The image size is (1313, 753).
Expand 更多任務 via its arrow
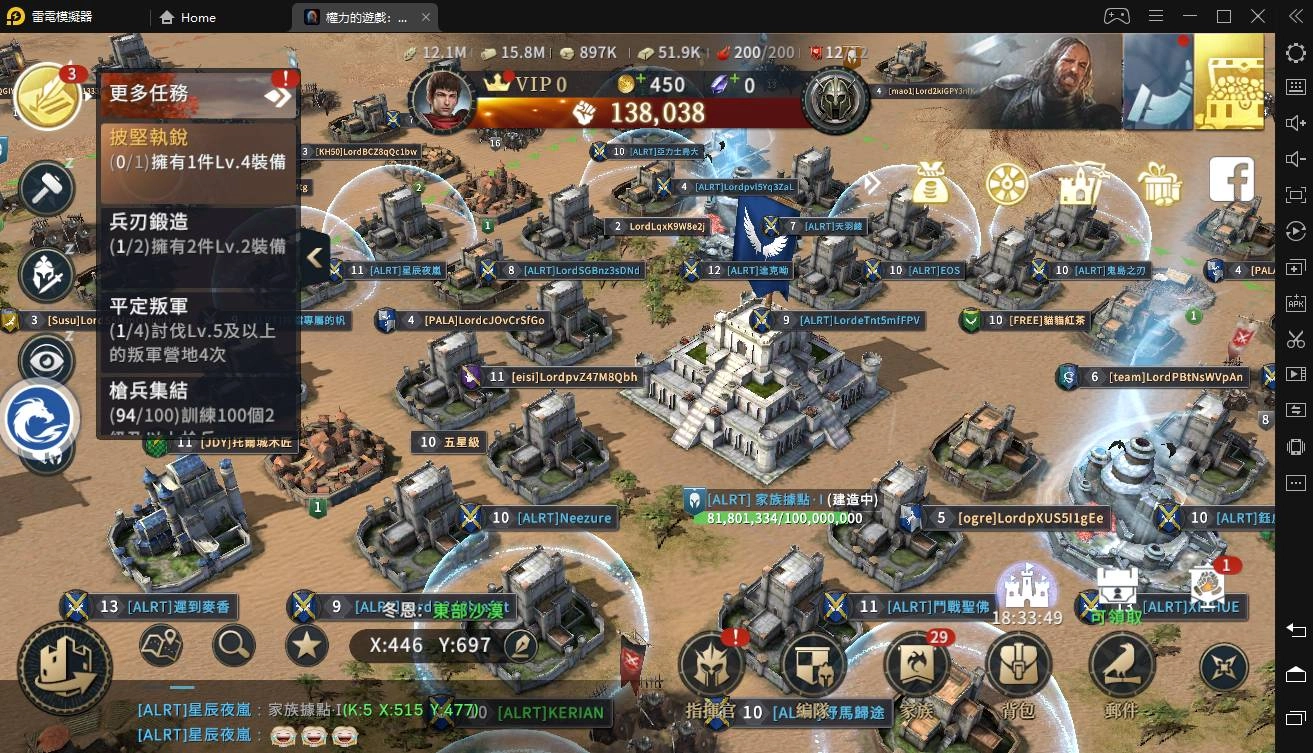(x=277, y=96)
